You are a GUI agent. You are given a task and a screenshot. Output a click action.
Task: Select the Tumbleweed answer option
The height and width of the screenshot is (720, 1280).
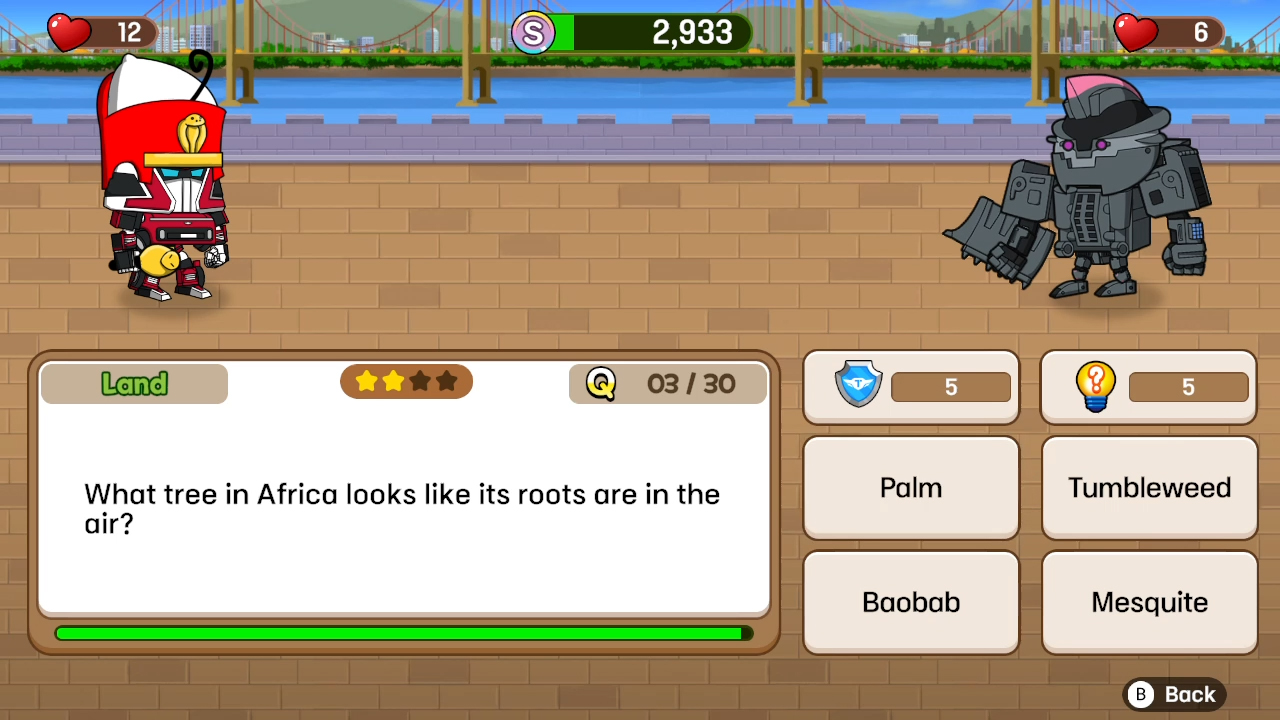(x=1148, y=488)
